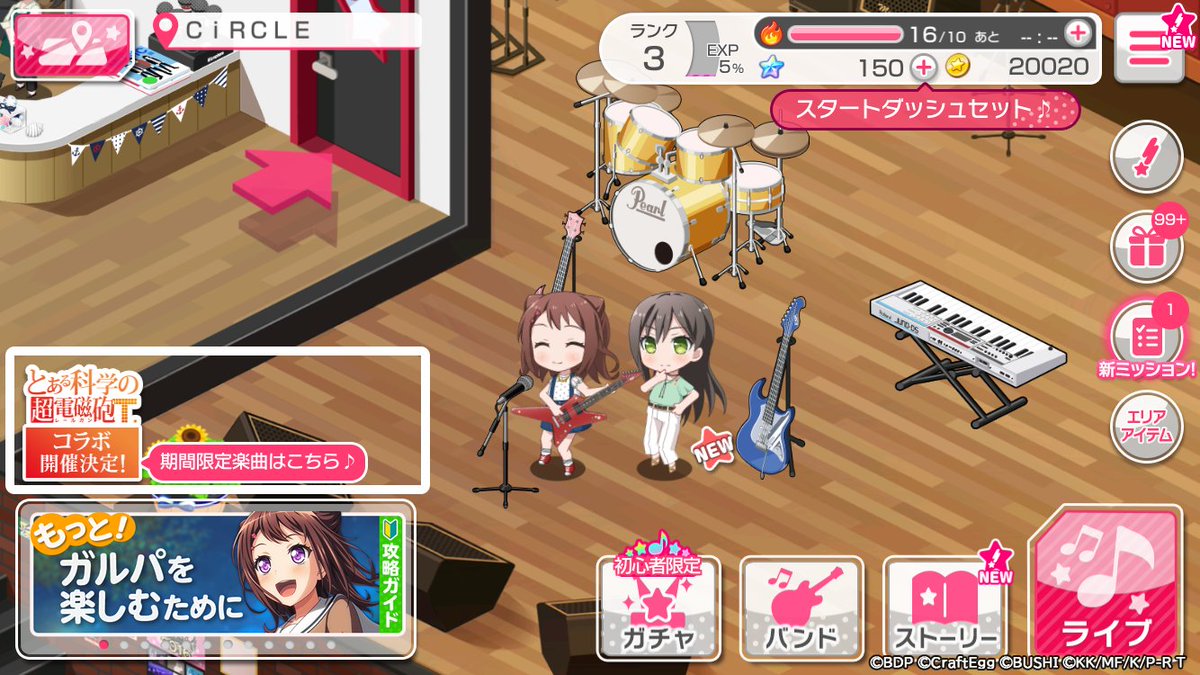Image resolution: width=1200 pixels, height=675 pixels.
Task: Open the バンド band menu
Action: click(801, 609)
